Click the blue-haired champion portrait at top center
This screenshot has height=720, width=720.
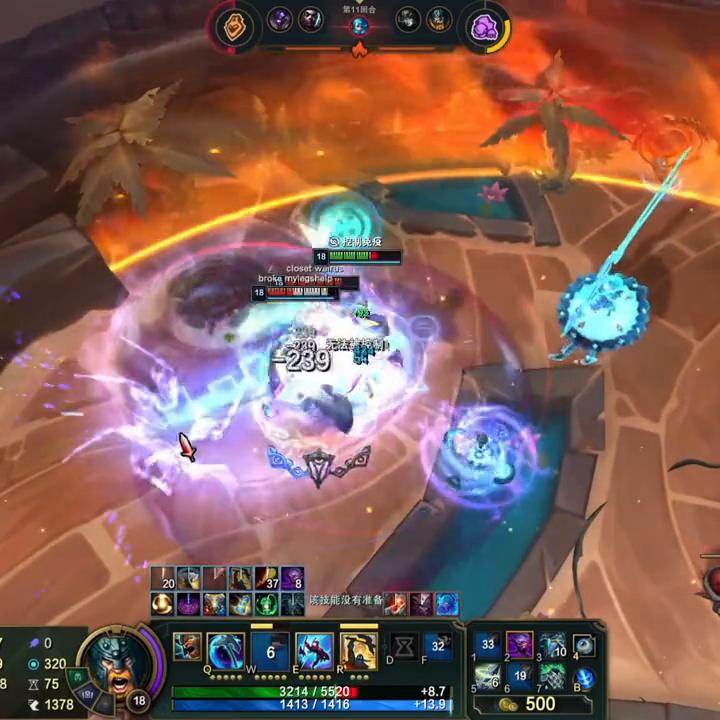(360, 26)
